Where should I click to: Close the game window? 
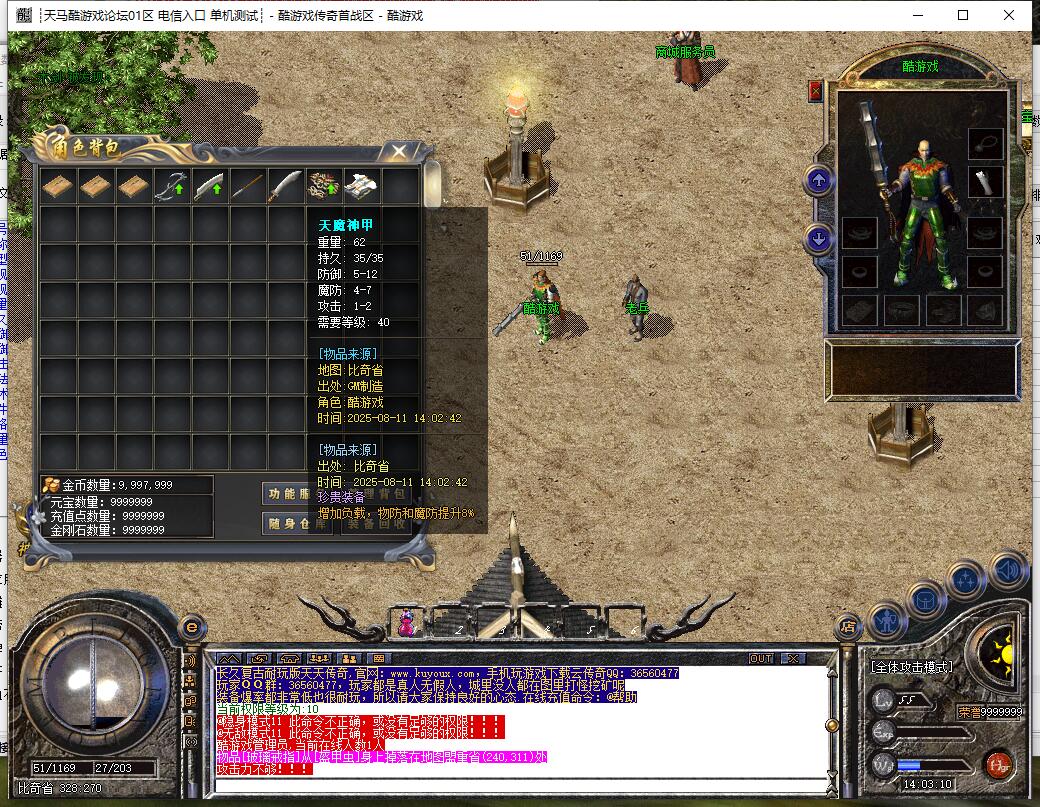point(1011,15)
